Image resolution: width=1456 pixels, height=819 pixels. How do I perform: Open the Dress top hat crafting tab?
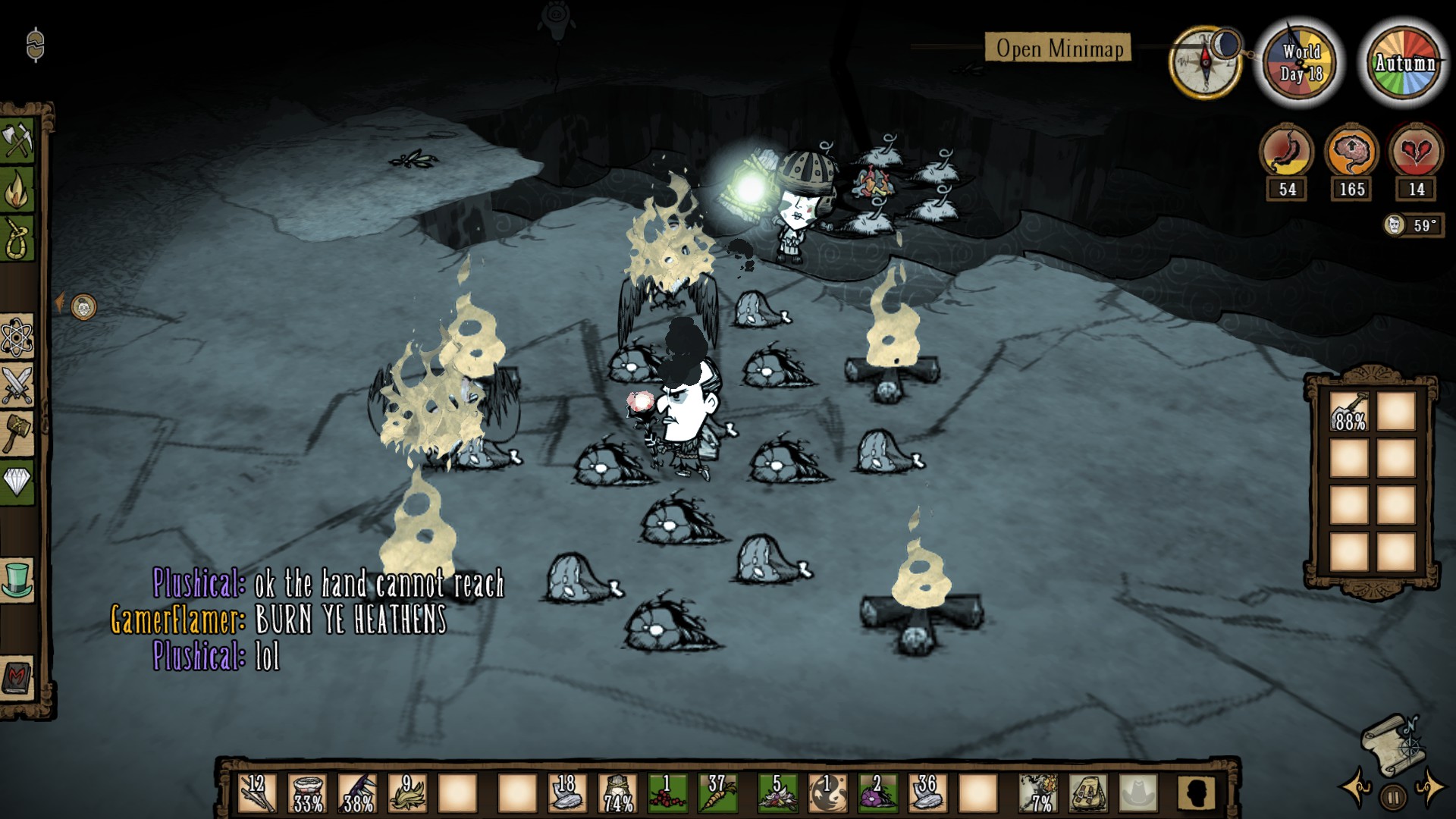pos(17,580)
